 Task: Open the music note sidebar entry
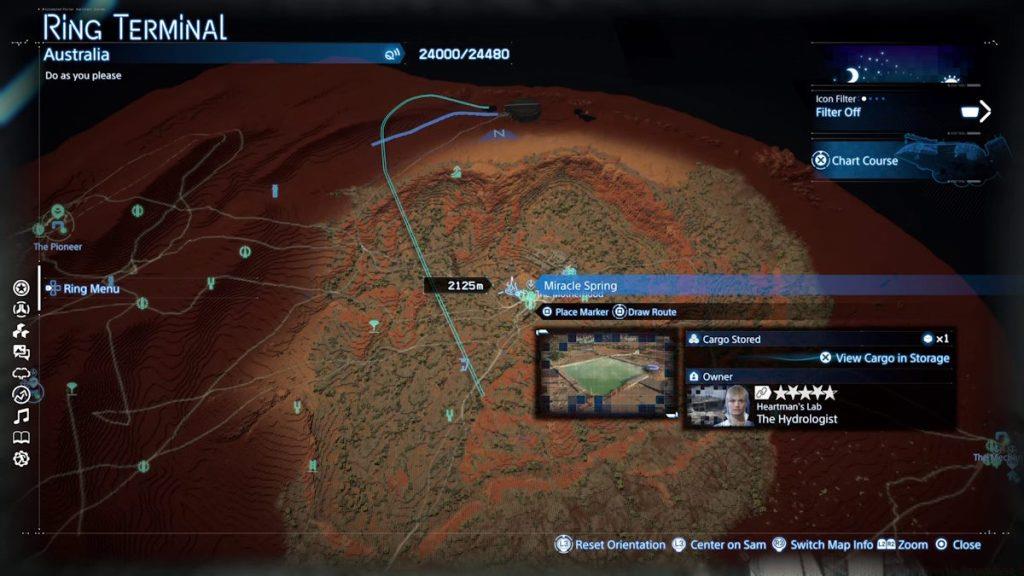pyautogui.click(x=21, y=416)
